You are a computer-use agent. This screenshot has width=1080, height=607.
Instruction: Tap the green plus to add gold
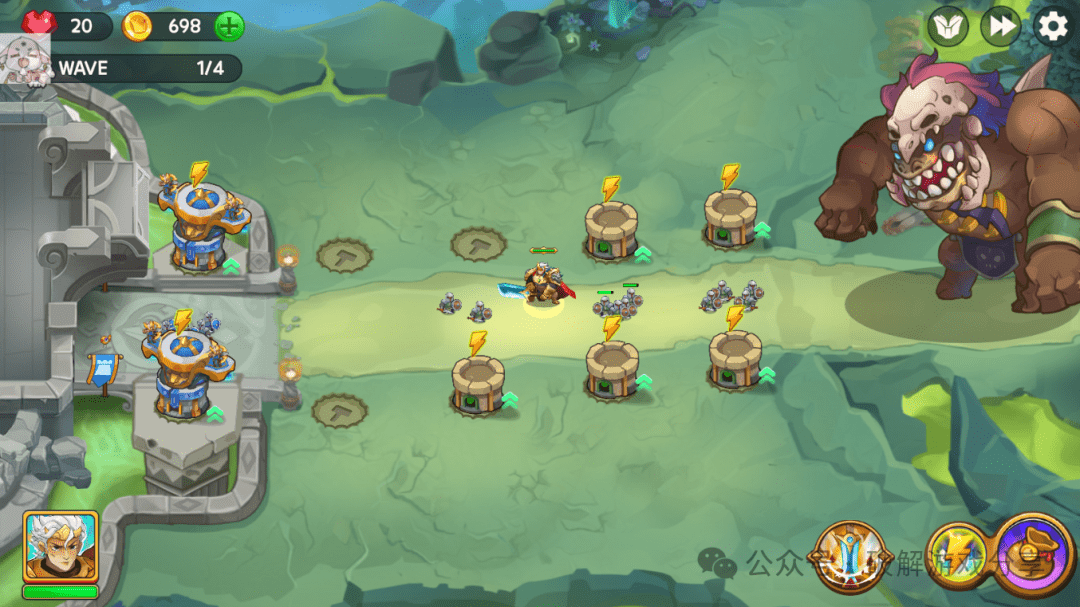point(229,27)
